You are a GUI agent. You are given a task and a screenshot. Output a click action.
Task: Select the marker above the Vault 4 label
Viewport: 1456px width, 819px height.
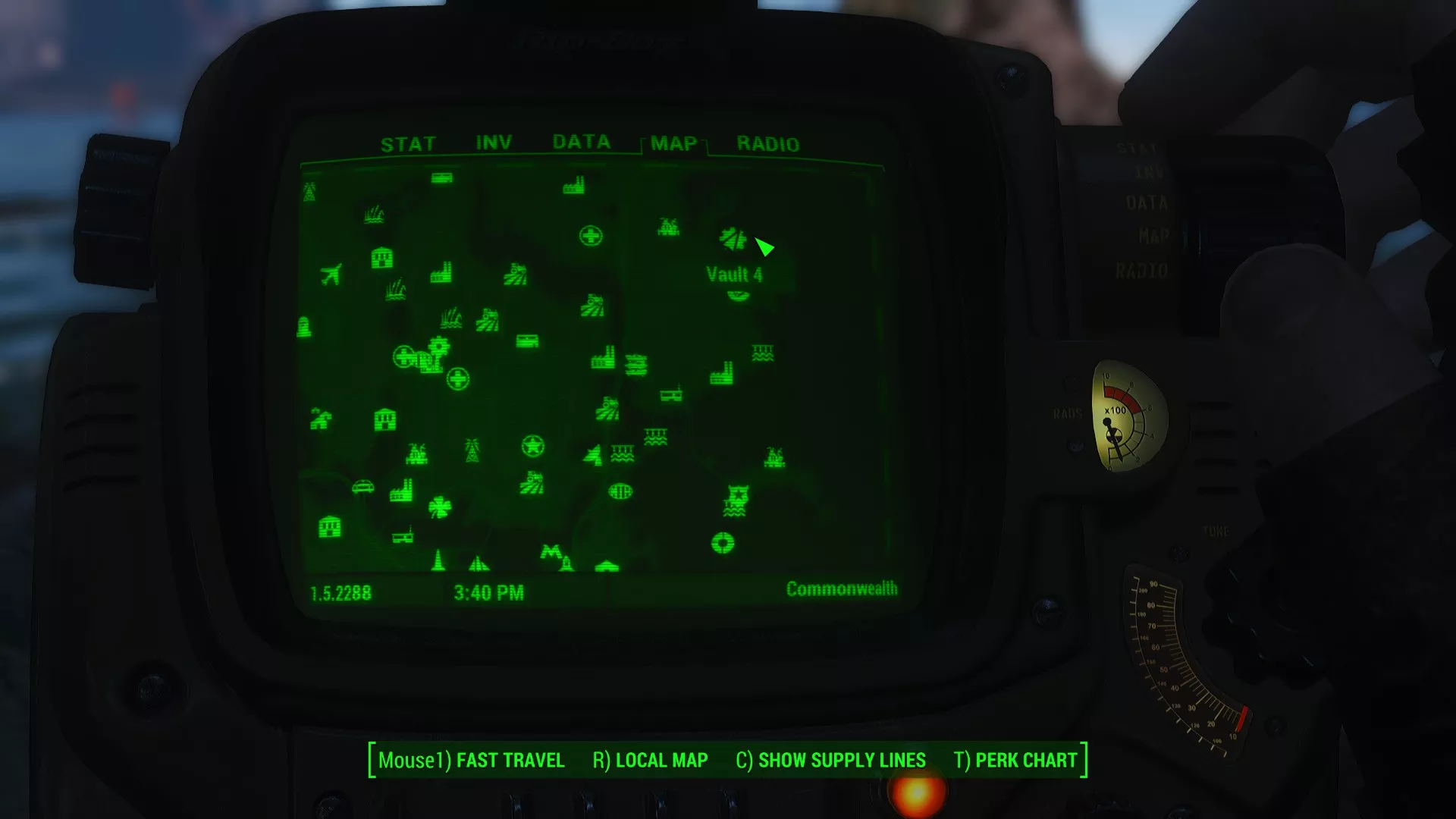coord(733,239)
